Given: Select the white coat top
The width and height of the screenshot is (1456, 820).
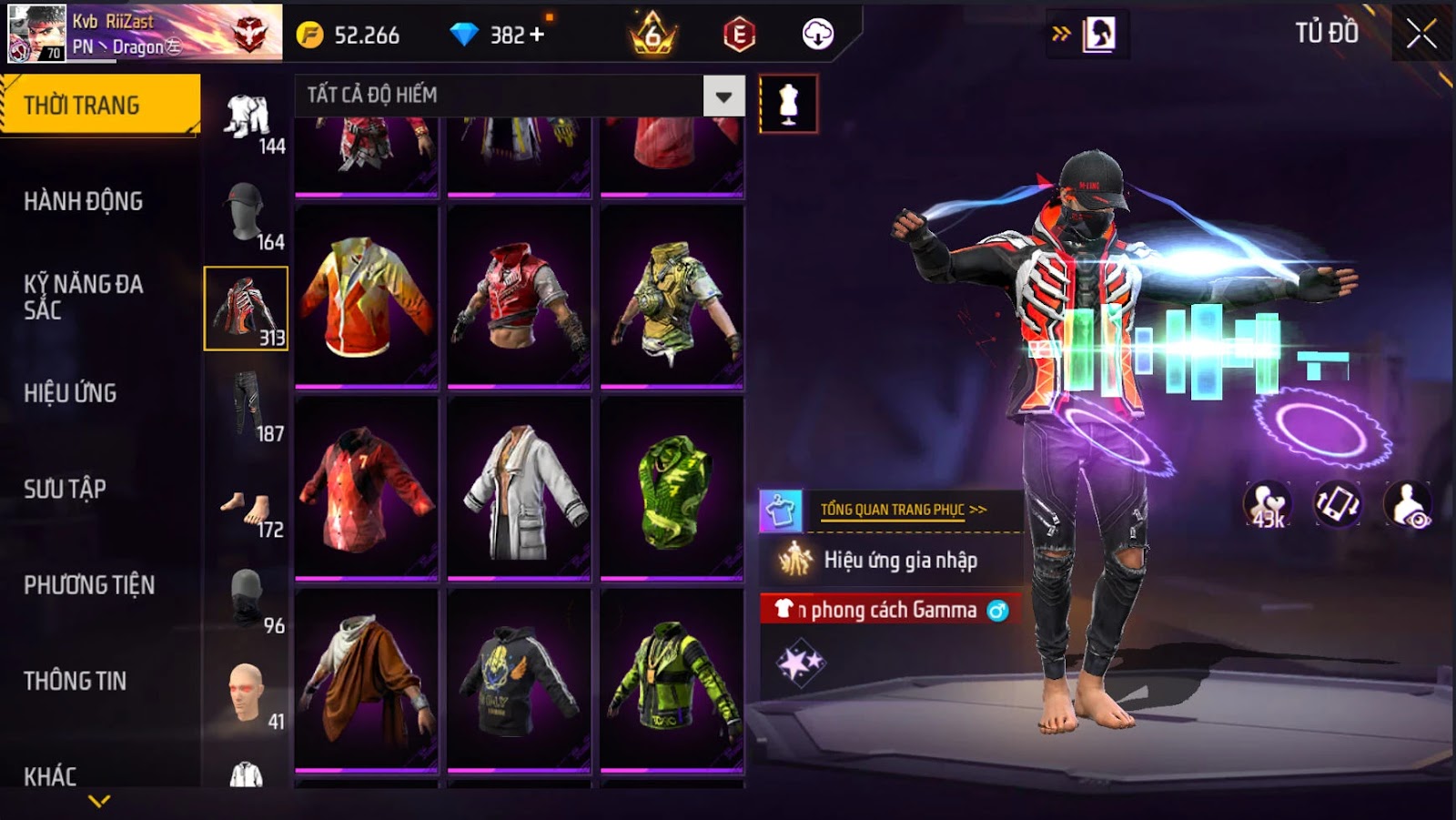Looking at the screenshot, I should (520, 489).
